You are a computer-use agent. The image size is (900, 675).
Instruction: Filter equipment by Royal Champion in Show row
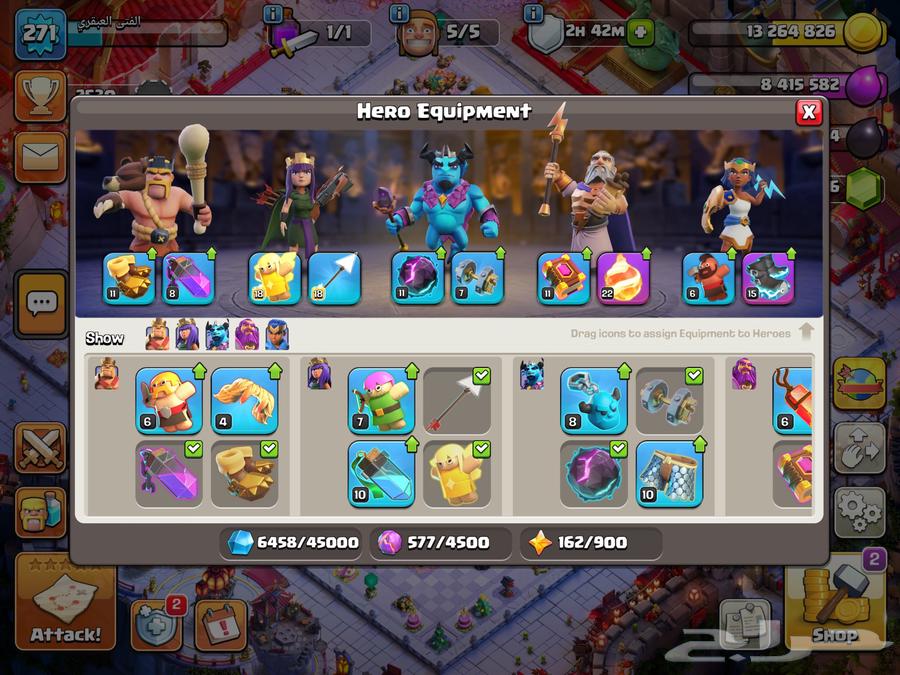[x=277, y=336]
